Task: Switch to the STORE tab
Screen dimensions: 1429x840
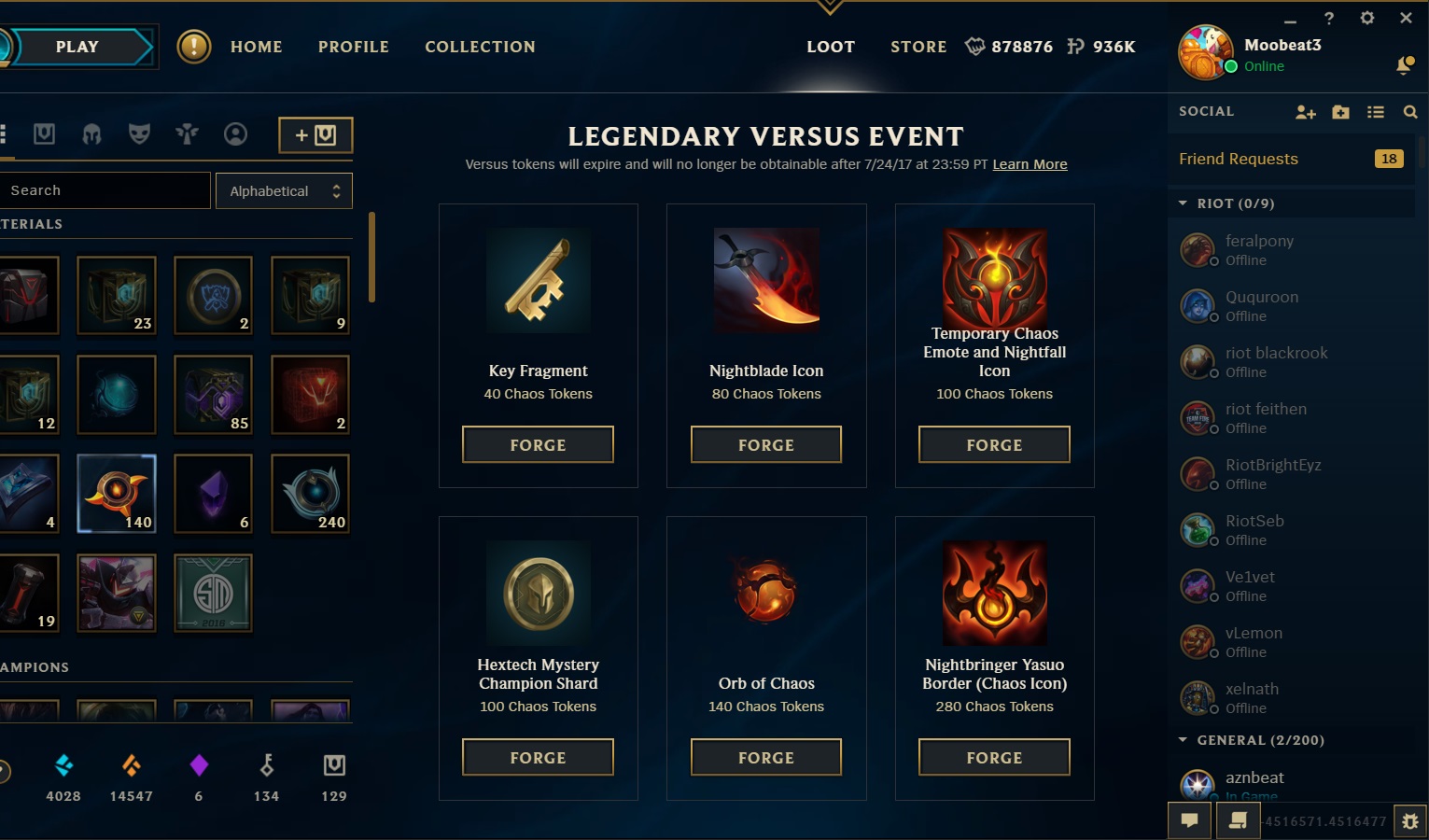Action: [x=918, y=46]
